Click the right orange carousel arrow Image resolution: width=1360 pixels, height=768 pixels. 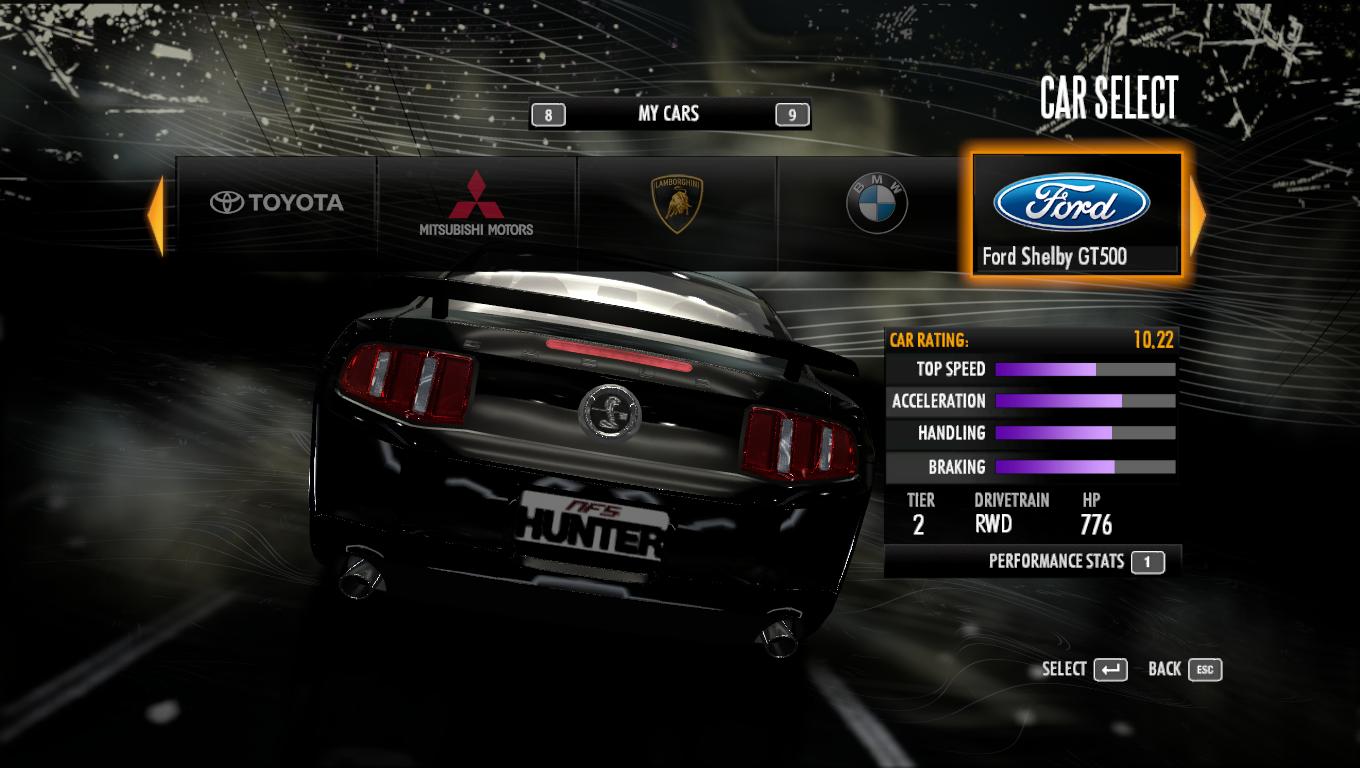[x=1197, y=214]
